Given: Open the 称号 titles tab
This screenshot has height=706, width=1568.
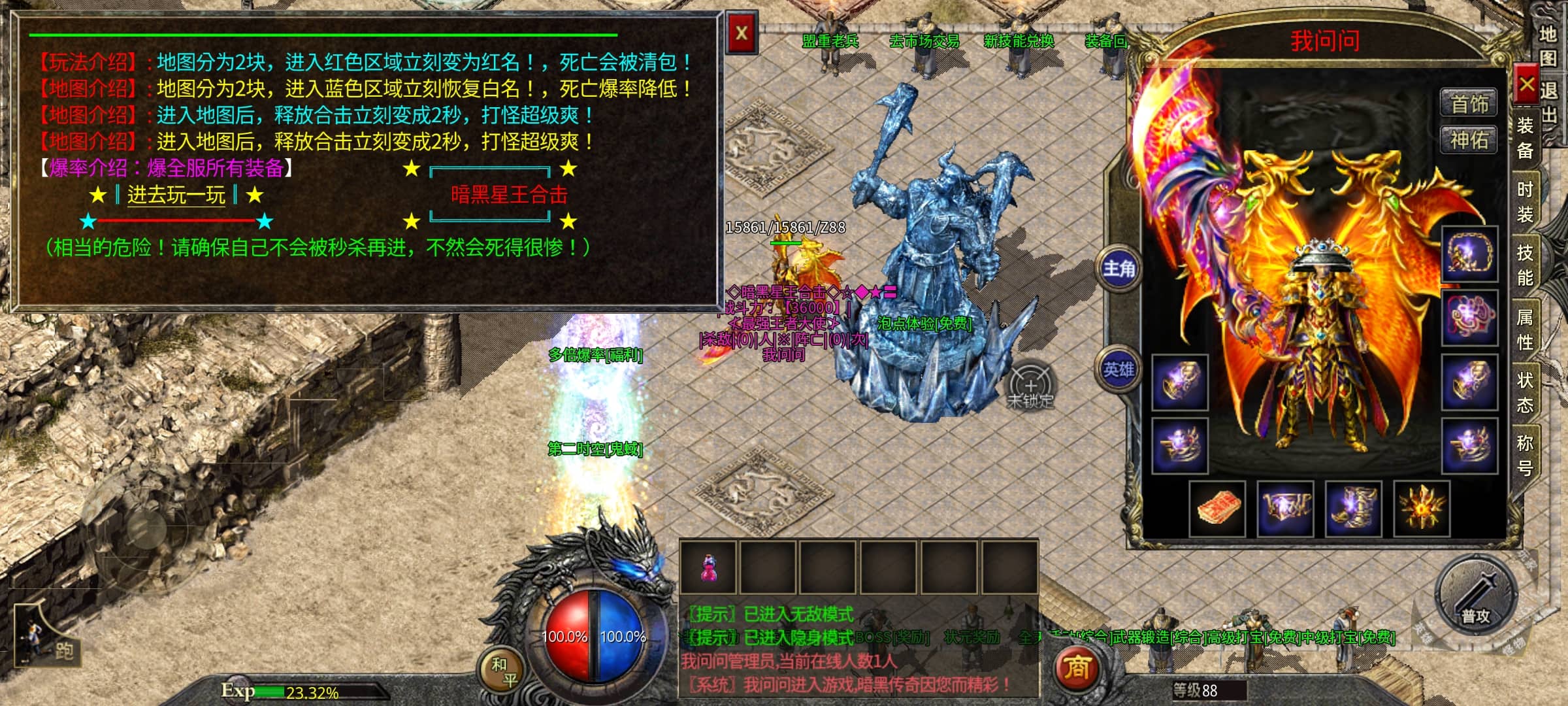Looking at the screenshot, I should click(1525, 455).
